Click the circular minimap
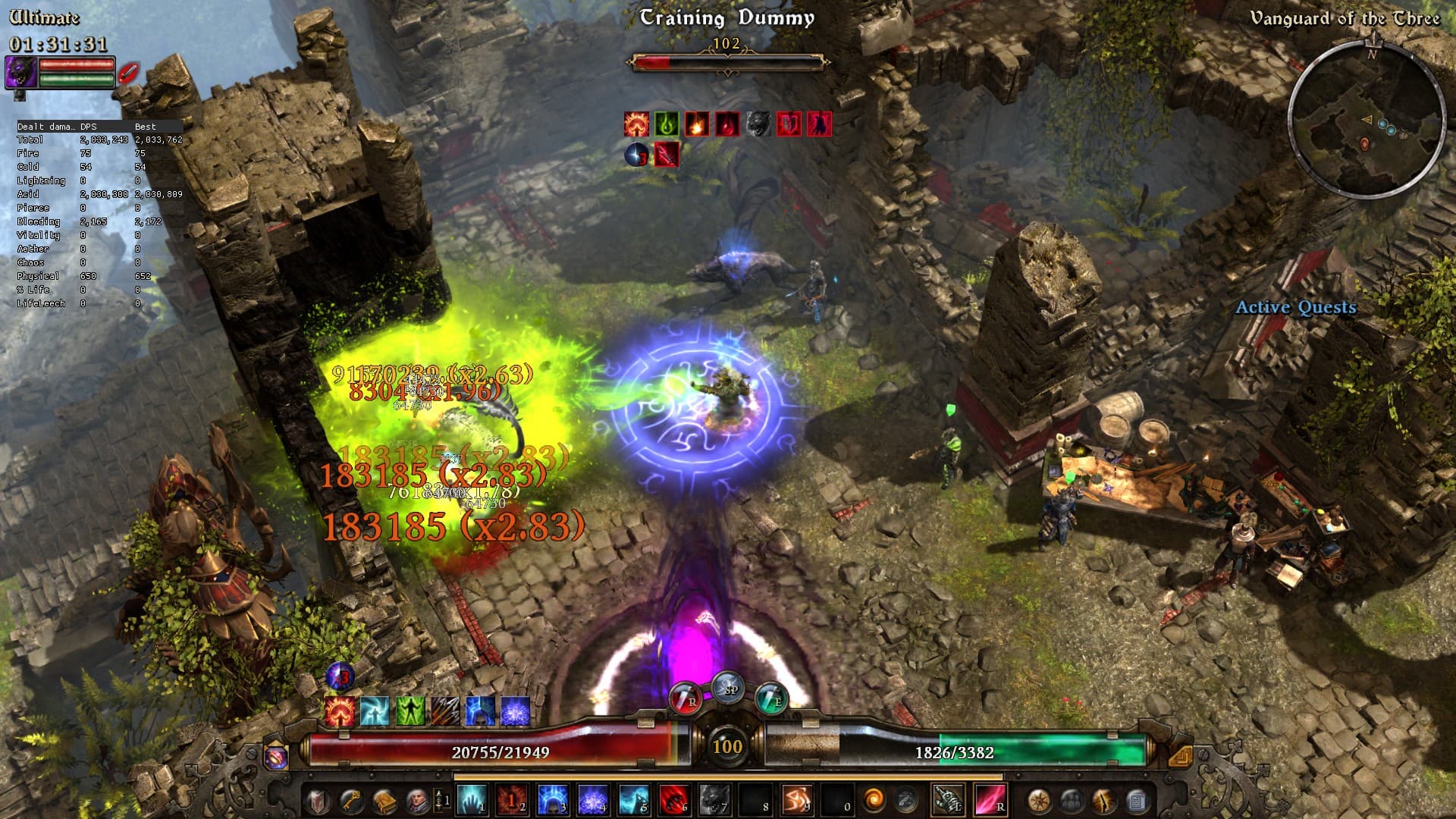 (x=1367, y=121)
